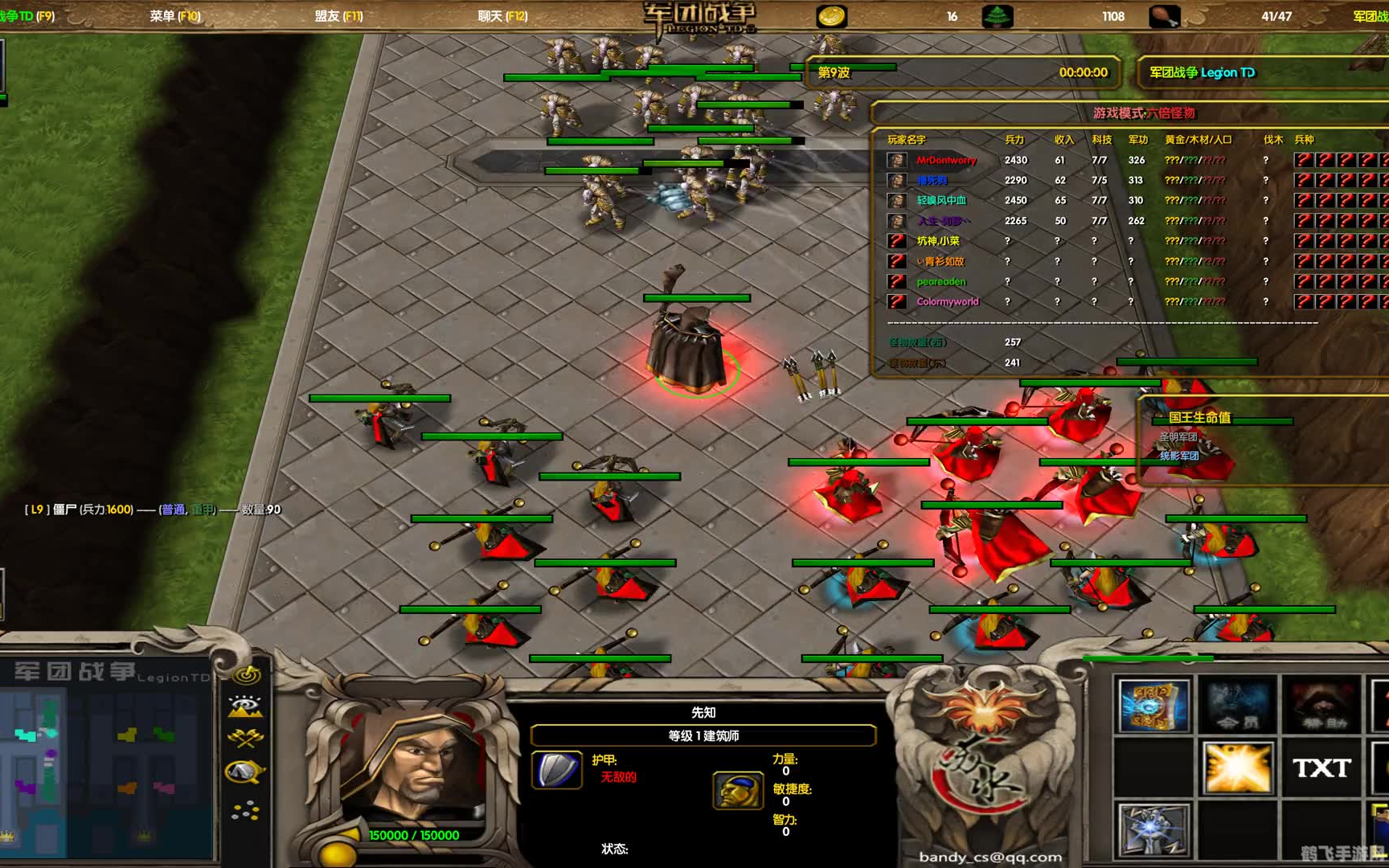The width and height of the screenshot is (1389, 868).
Task: Toggle formation movement dots button
Action: pyautogui.click(x=246, y=812)
